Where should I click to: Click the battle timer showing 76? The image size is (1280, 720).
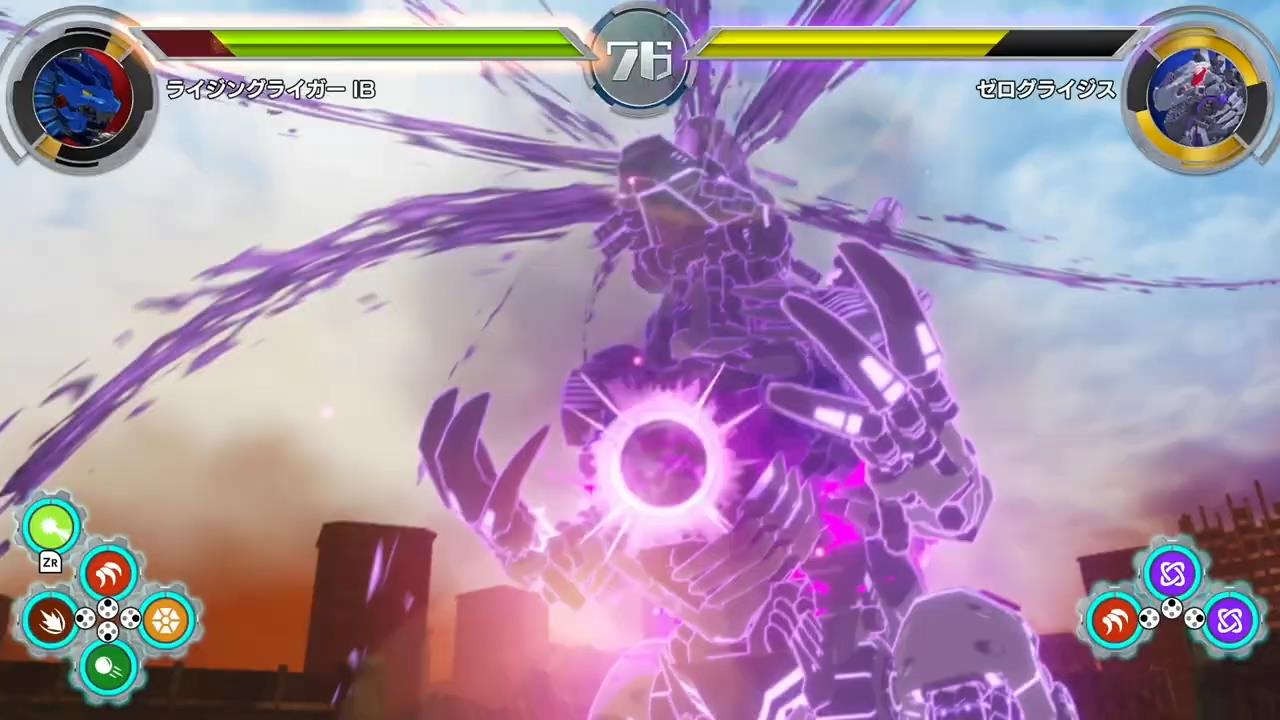tap(640, 57)
